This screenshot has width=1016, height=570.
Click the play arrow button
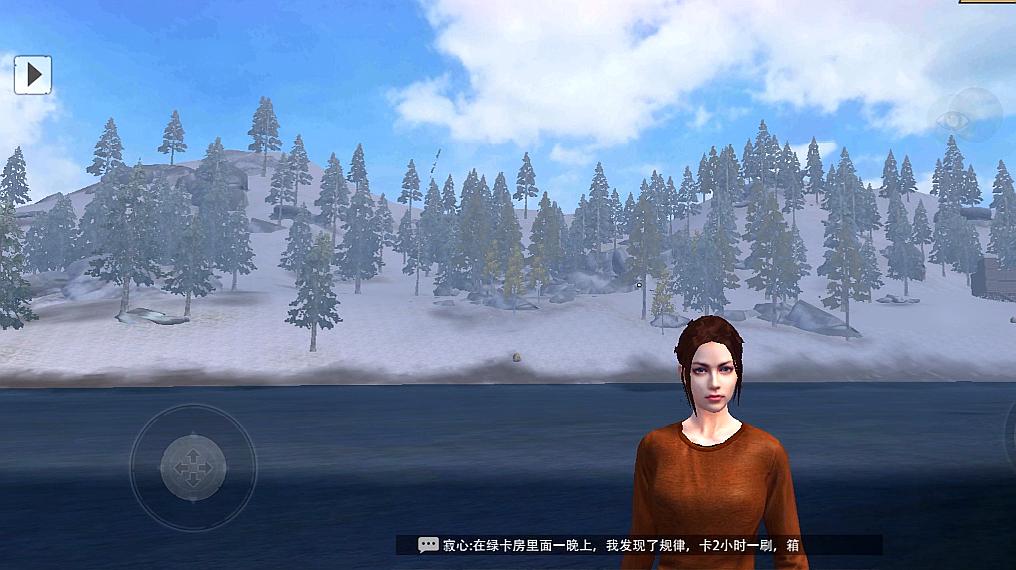pyautogui.click(x=33, y=74)
